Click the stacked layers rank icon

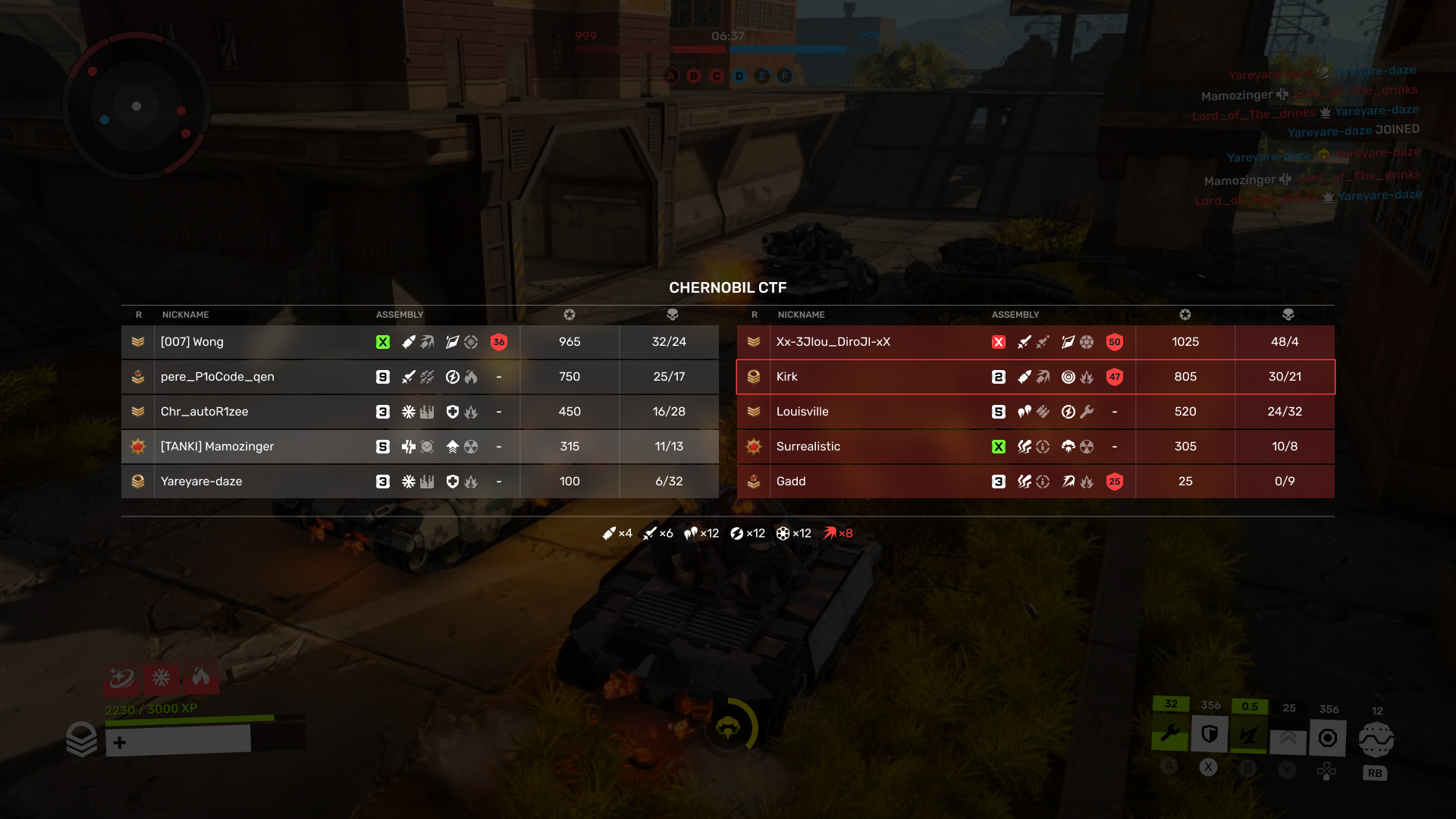(x=82, y=739)
